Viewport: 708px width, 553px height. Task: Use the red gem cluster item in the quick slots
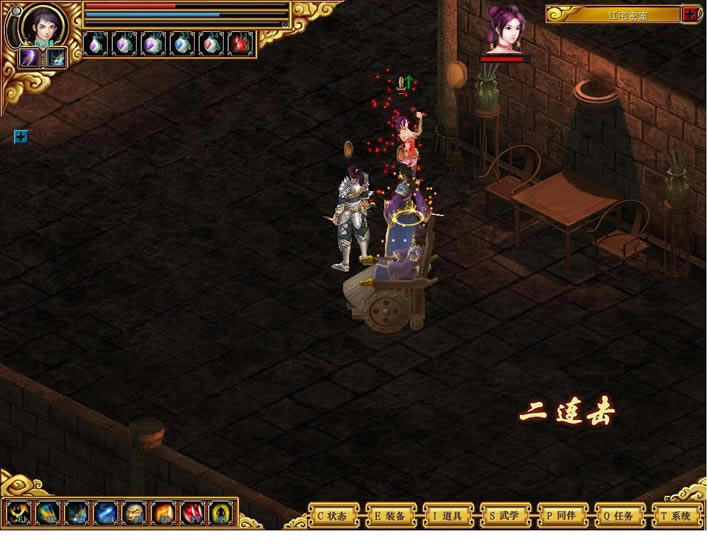click(239, 44)
